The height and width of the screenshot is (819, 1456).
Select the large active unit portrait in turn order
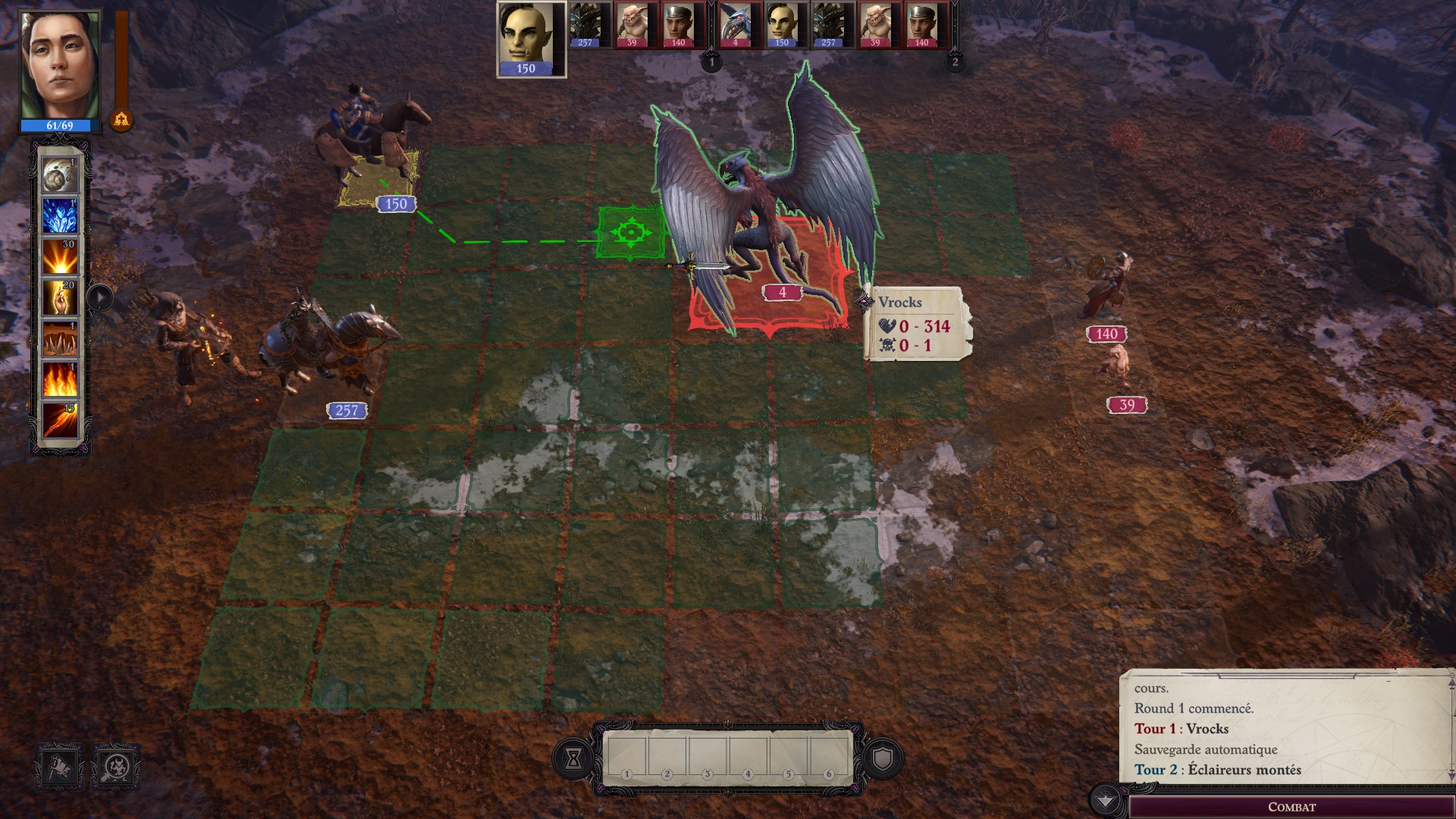(x=530, y=38)
